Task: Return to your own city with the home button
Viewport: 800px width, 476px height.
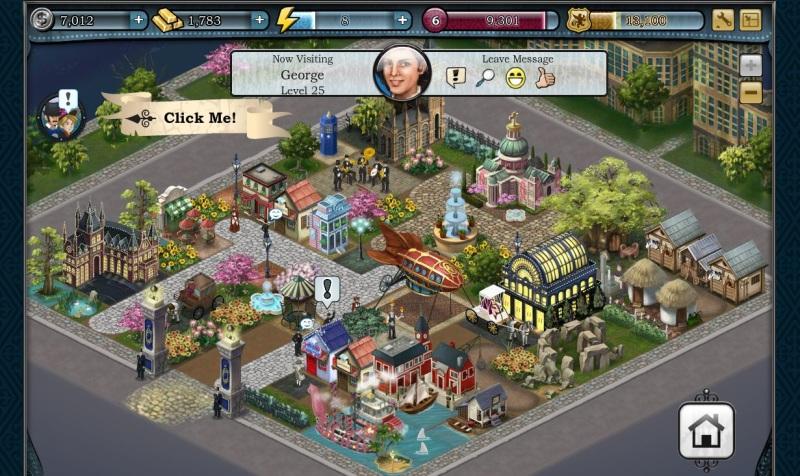Action: [706, 431]
